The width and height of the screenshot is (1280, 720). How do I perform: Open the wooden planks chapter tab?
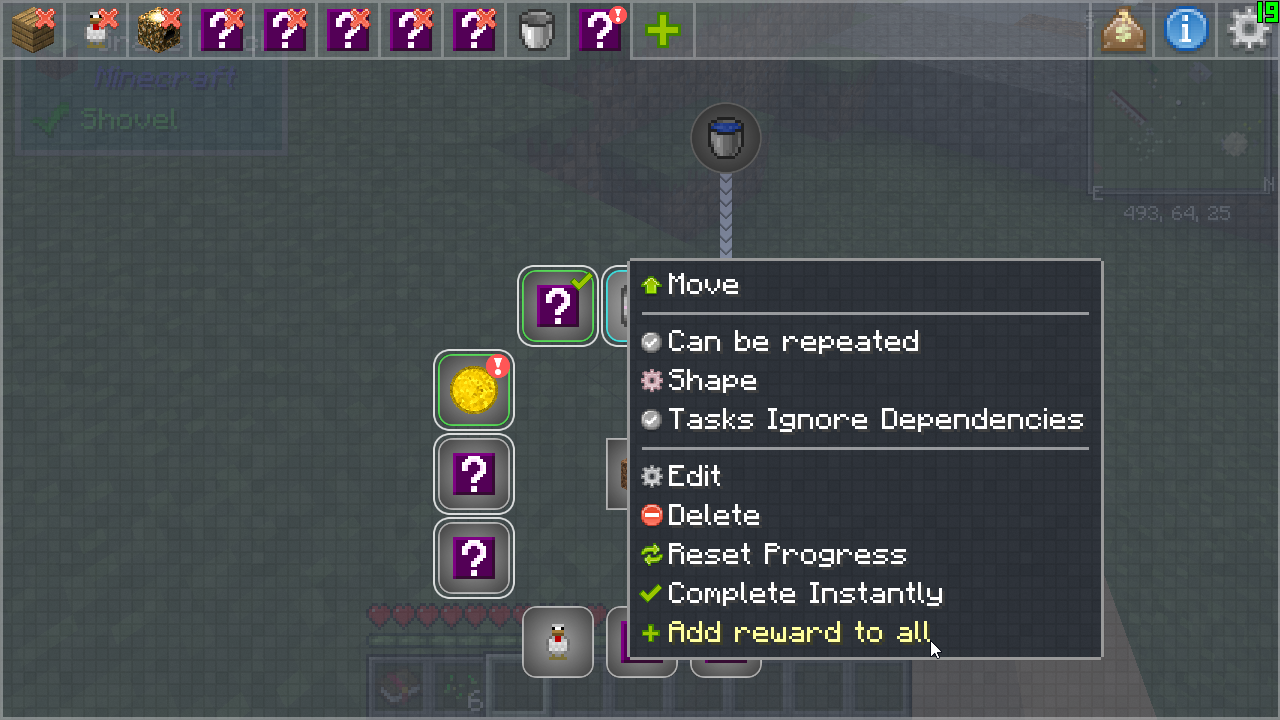[x=33, y=30]
